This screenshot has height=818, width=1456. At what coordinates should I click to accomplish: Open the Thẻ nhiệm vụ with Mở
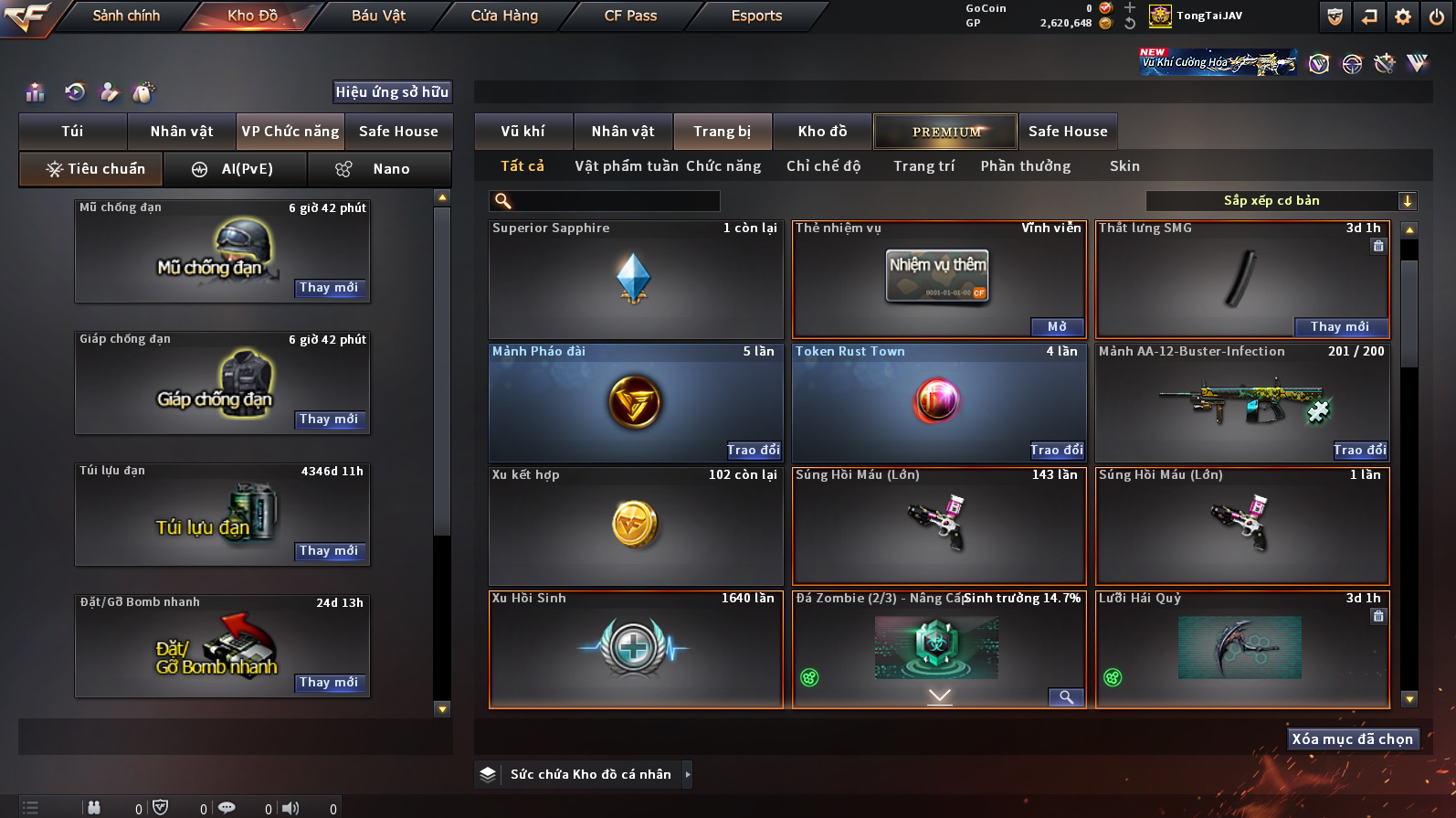pos(1057,327)
